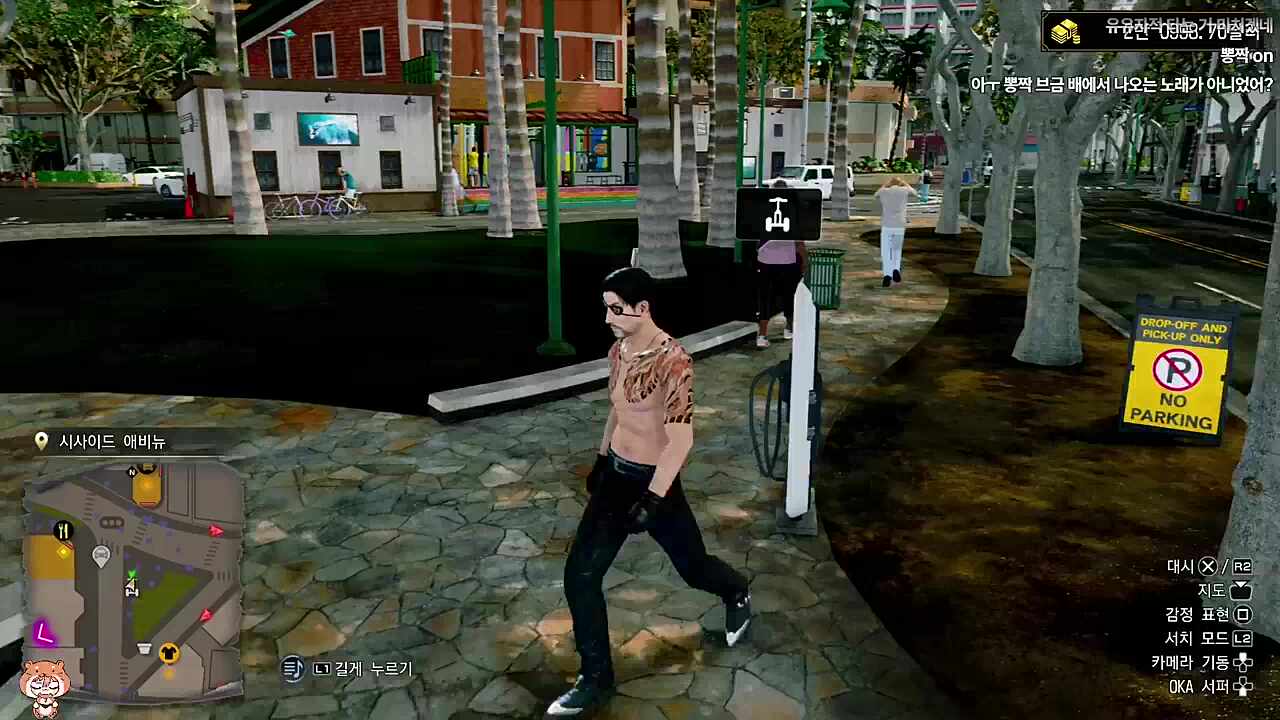1280x720 pixels.
Task: Expand the d-pad prompt next to OKA 서퍼
Action: click(x=1243, y=687)
